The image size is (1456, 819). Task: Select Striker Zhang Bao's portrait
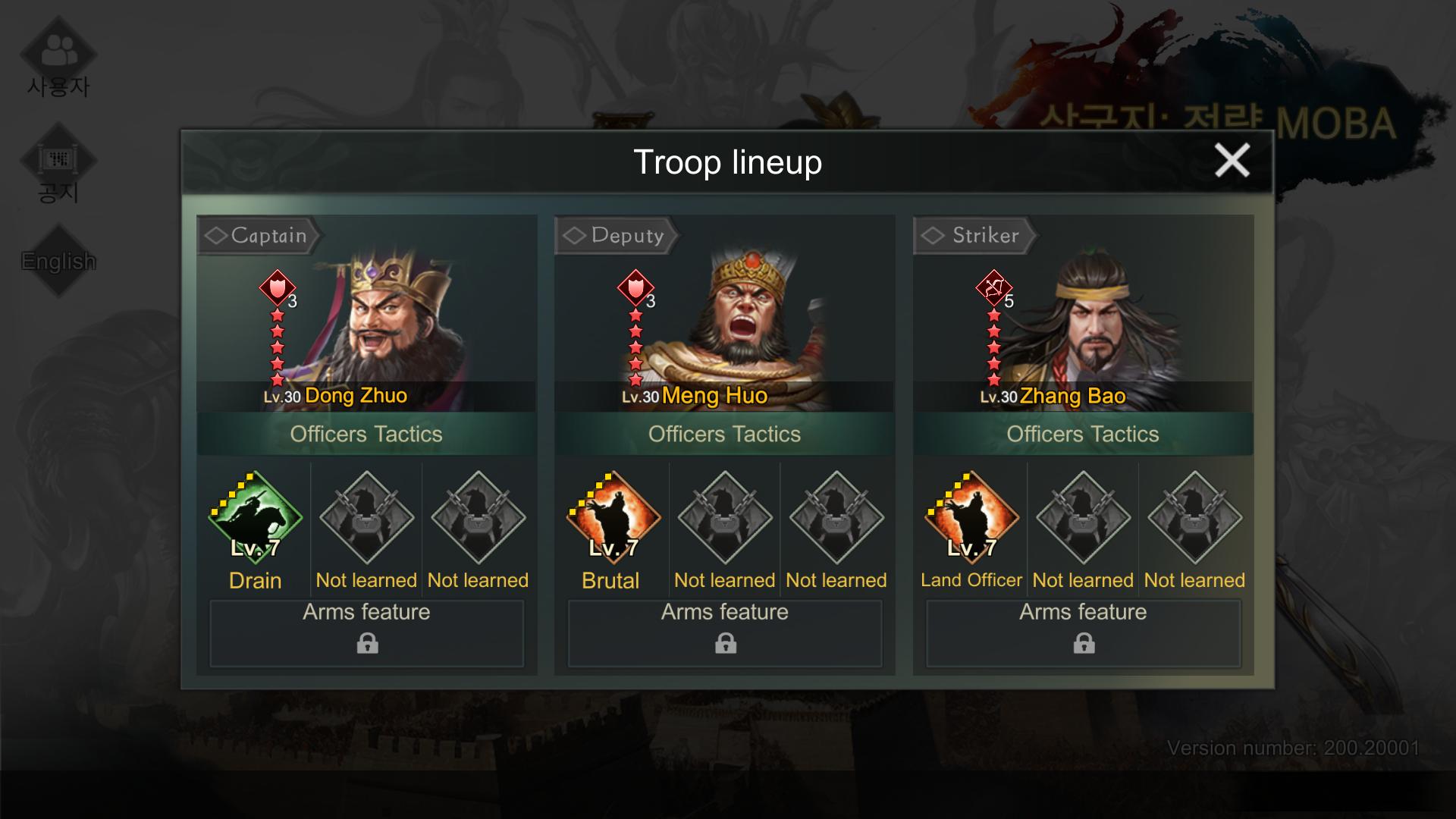[x=1092, y=318]
